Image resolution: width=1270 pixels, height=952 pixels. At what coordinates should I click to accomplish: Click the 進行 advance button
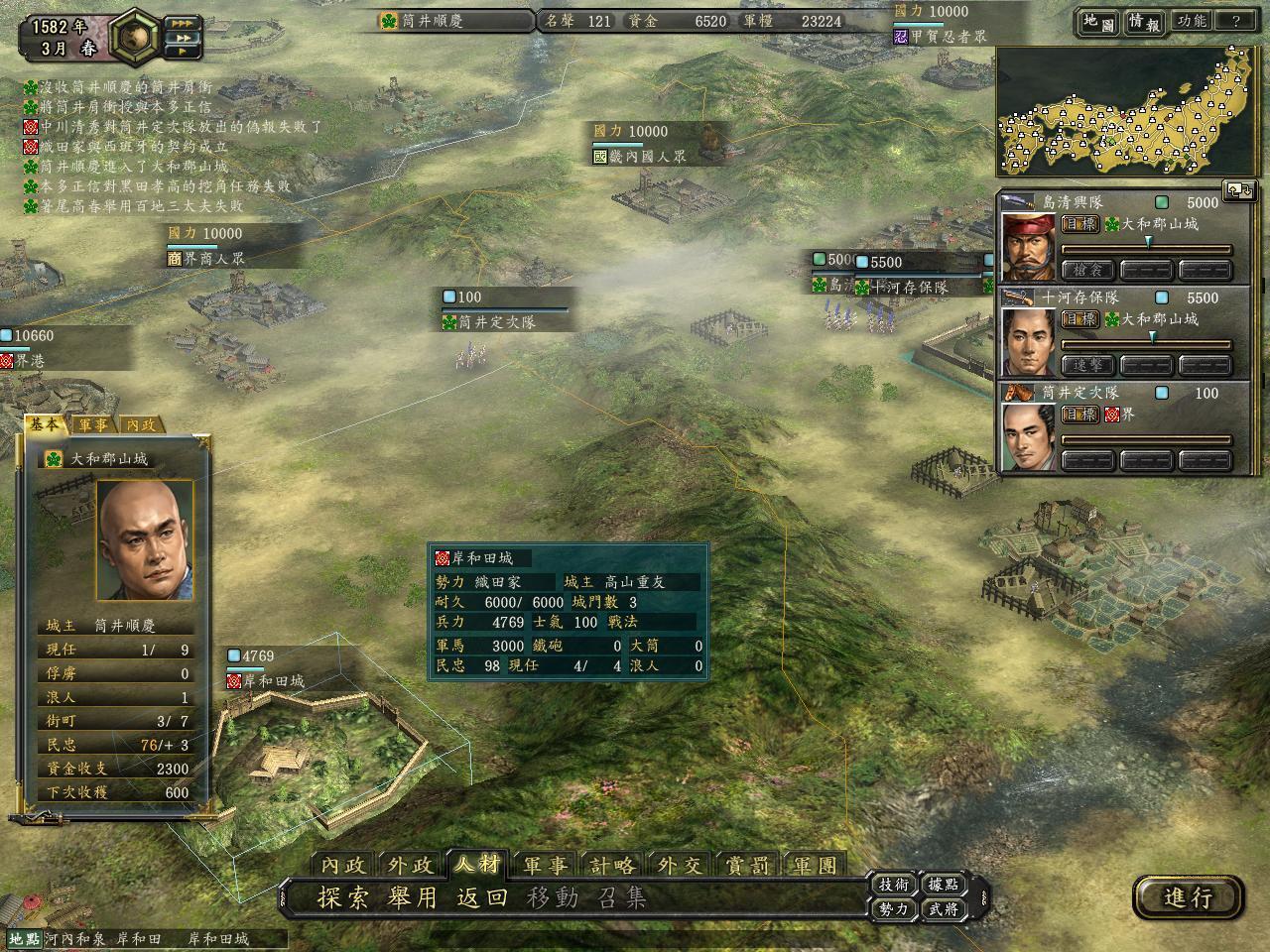pyautogui.click(x=1188, y=897)
